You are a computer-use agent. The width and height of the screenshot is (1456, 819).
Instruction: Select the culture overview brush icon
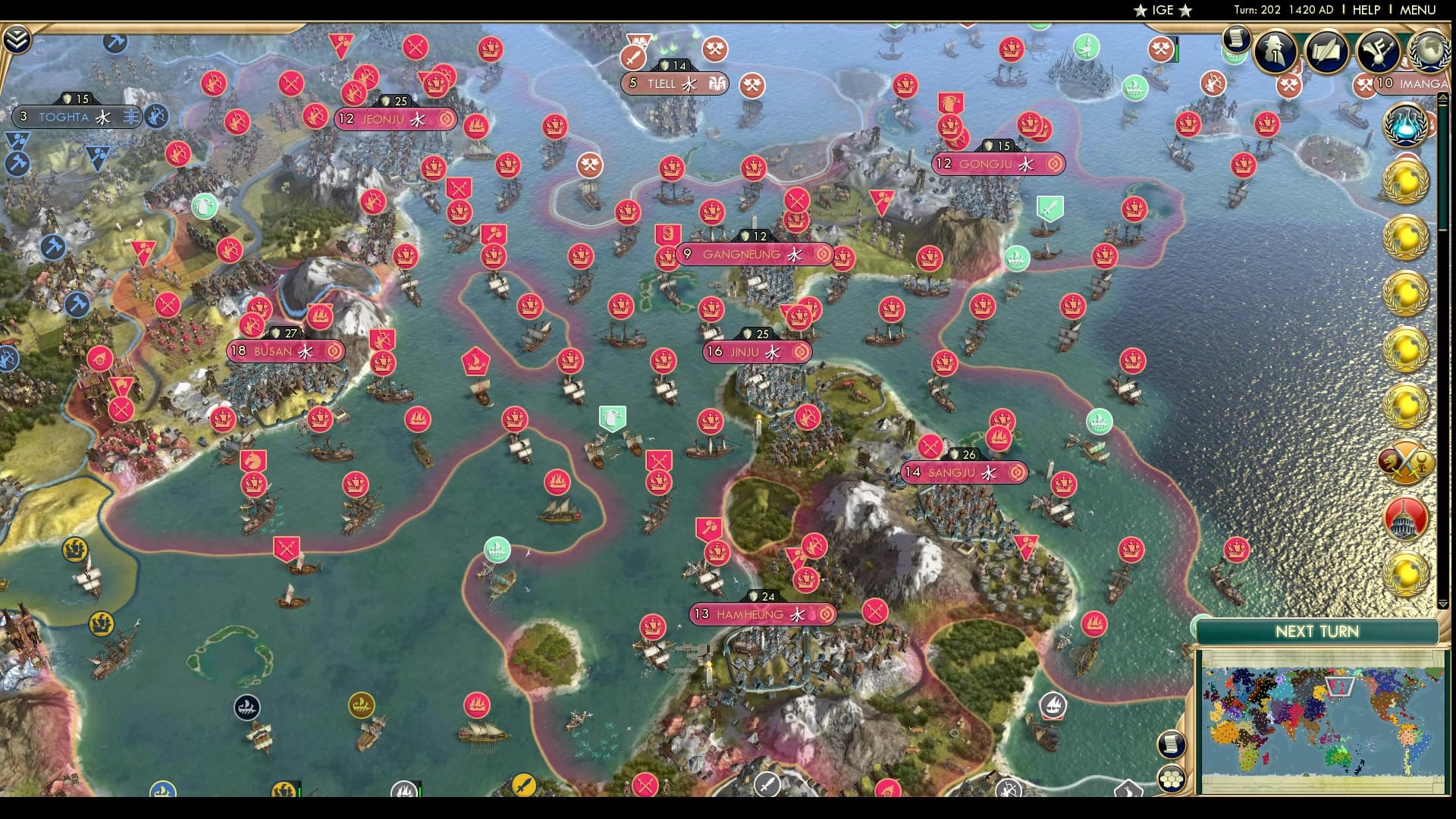coord(1377,52)
